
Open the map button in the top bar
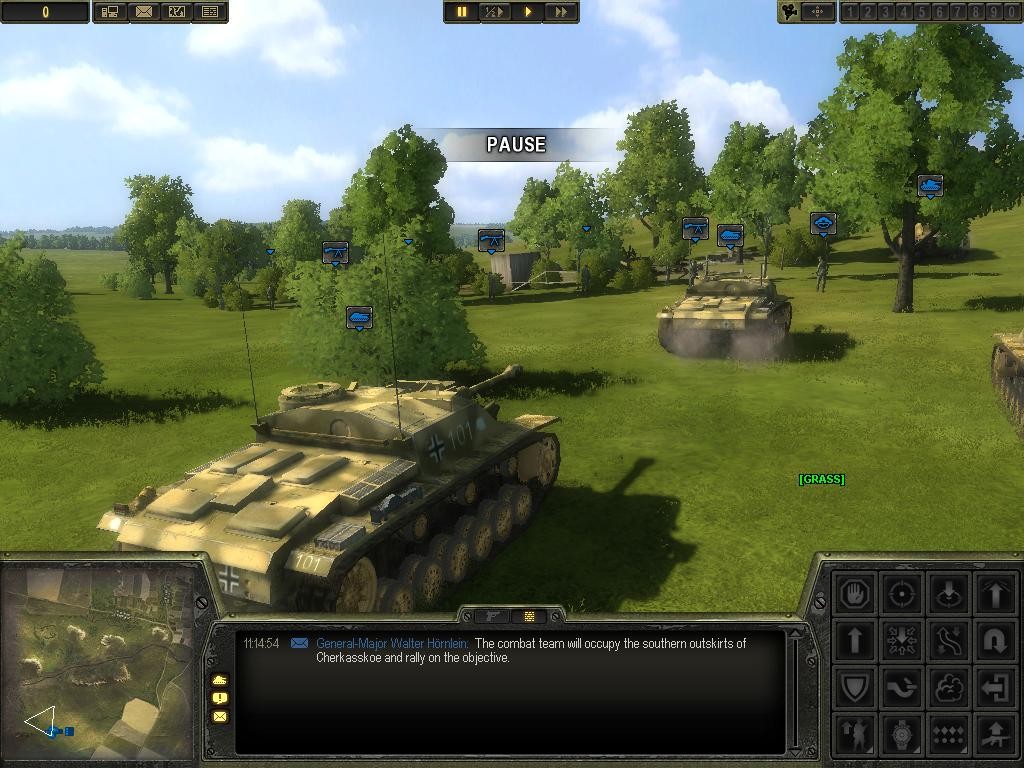click(177, 12)
